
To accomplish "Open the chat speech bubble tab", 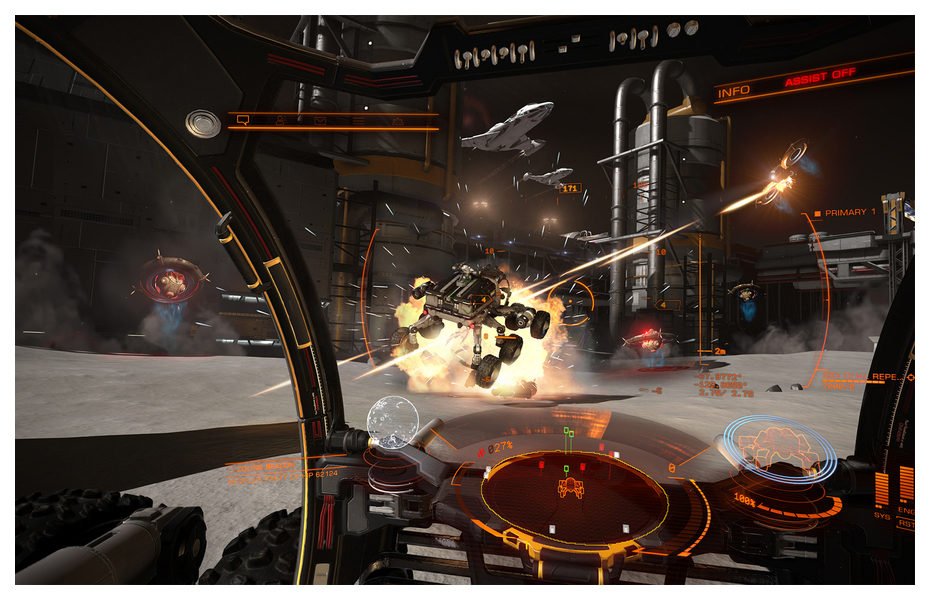I will pyautogui.click(x=241, y=120).
